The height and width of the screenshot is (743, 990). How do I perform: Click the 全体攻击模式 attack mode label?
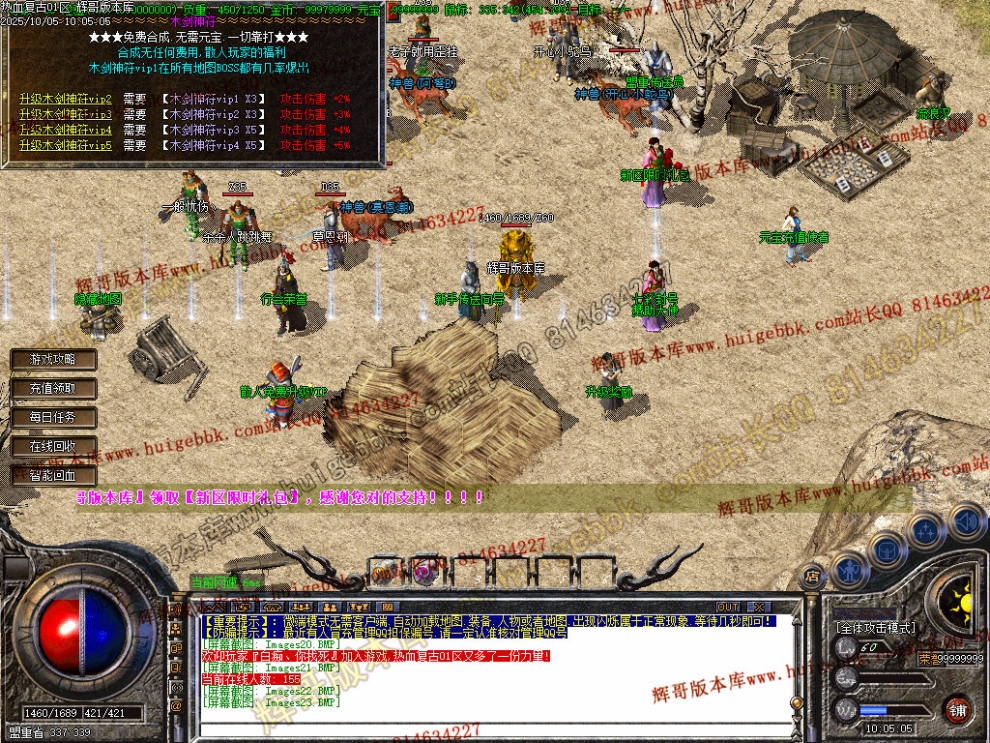(874, 628)
